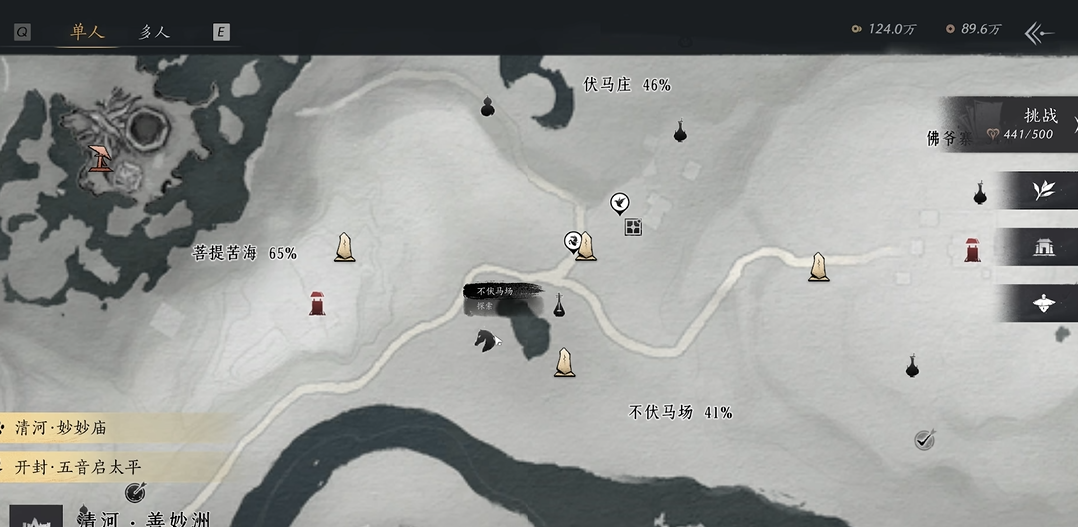
Task: Switch to the 多人 tab
Action: (154, 31)
